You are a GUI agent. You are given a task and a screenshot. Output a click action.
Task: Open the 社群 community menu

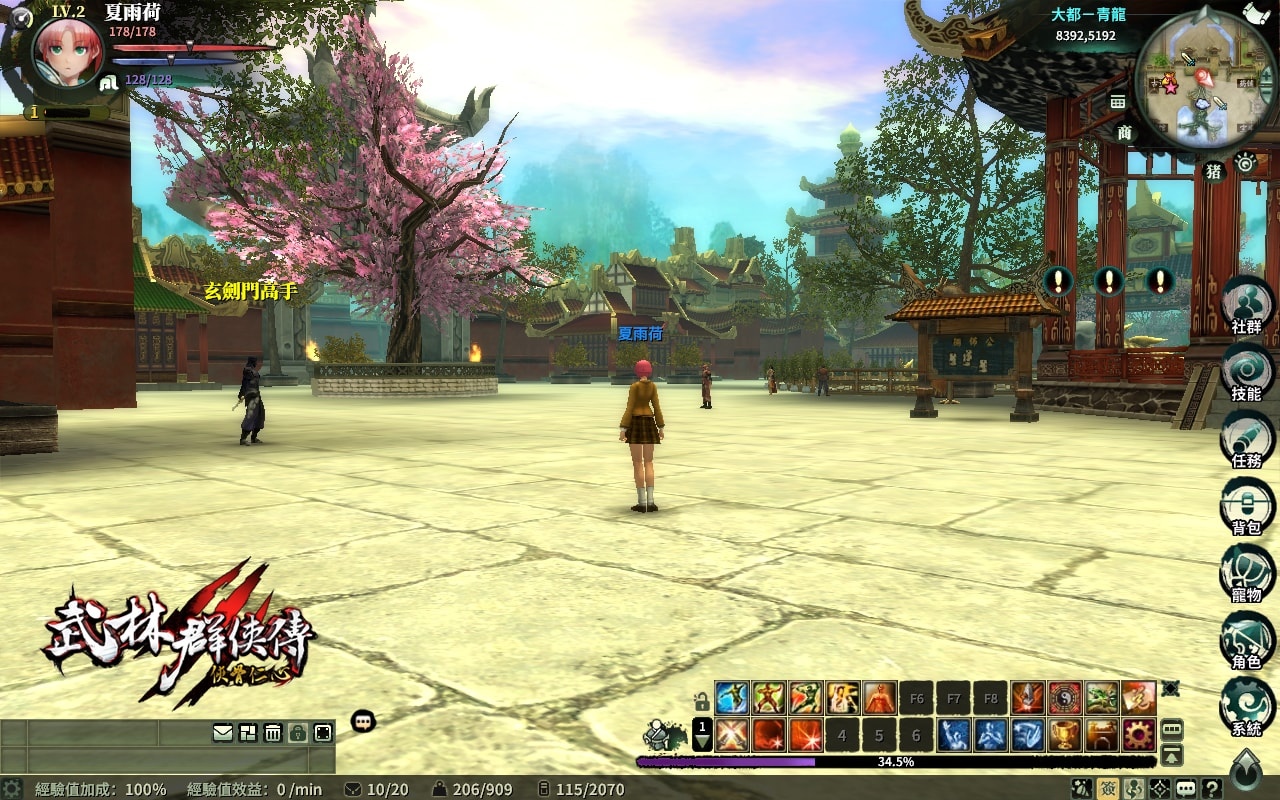click(1247, 304)
